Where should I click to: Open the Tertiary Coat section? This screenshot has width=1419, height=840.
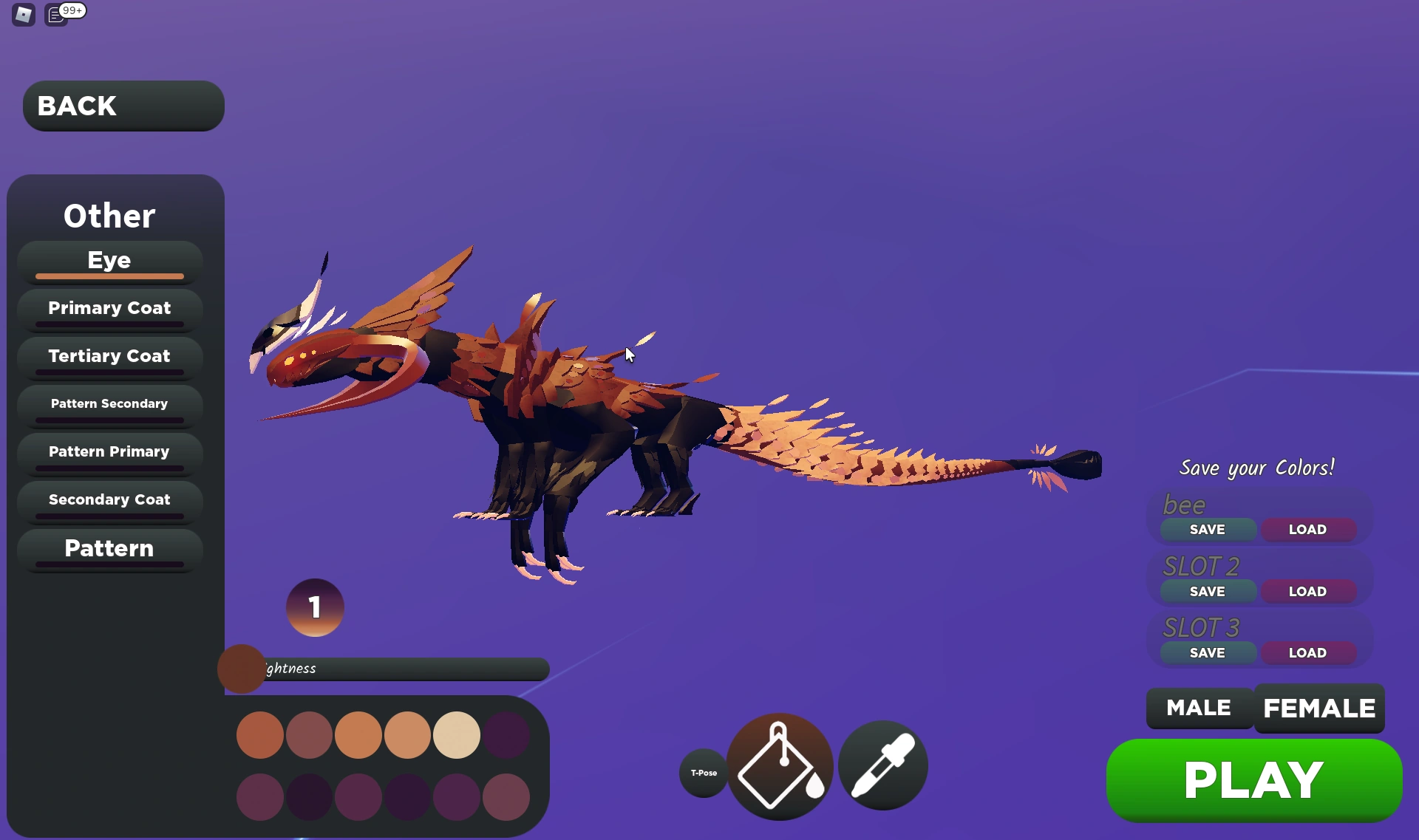109,356
